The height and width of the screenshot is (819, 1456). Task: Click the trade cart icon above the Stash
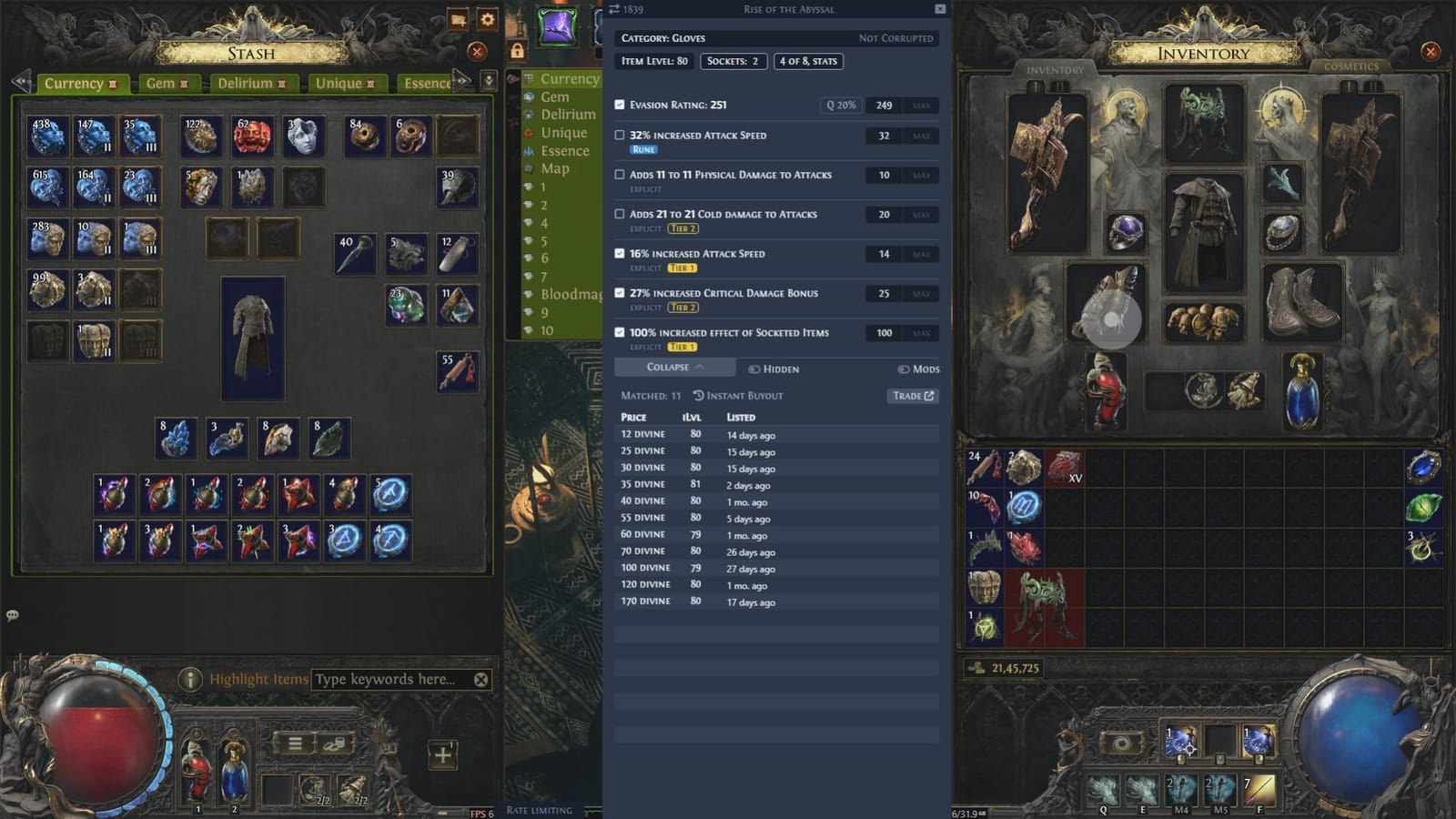(456, 19)
